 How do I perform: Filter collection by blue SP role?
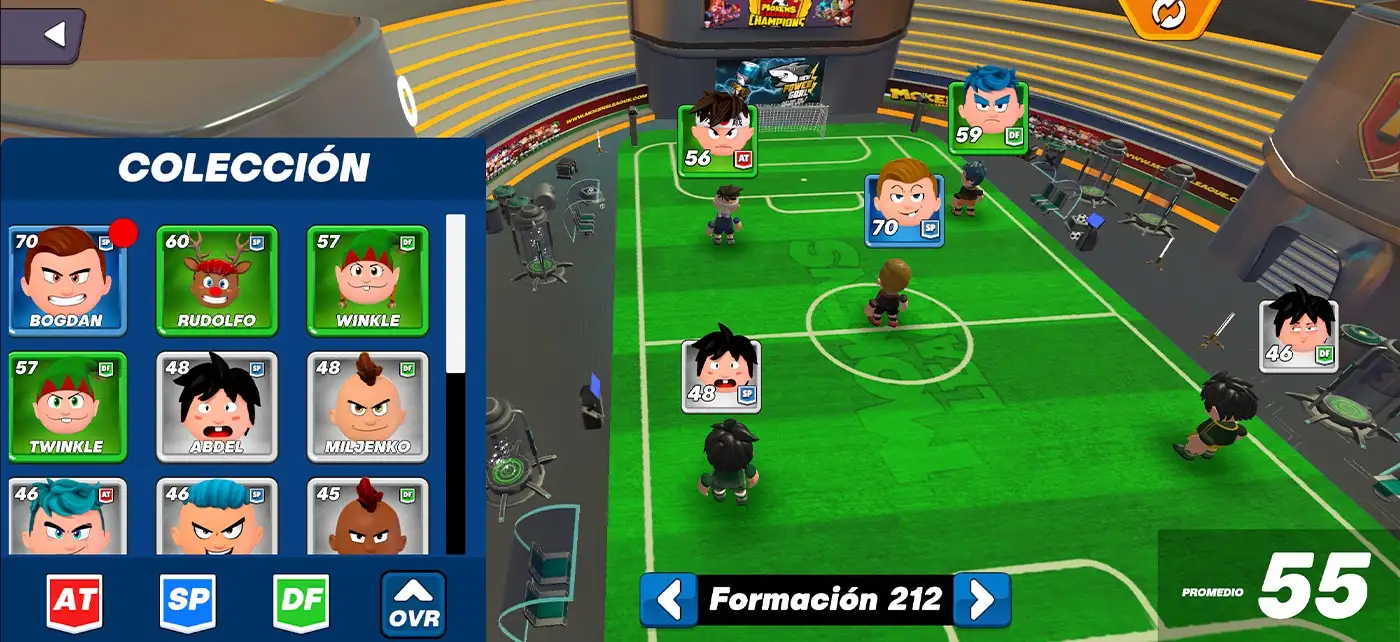tap(188, 603)
